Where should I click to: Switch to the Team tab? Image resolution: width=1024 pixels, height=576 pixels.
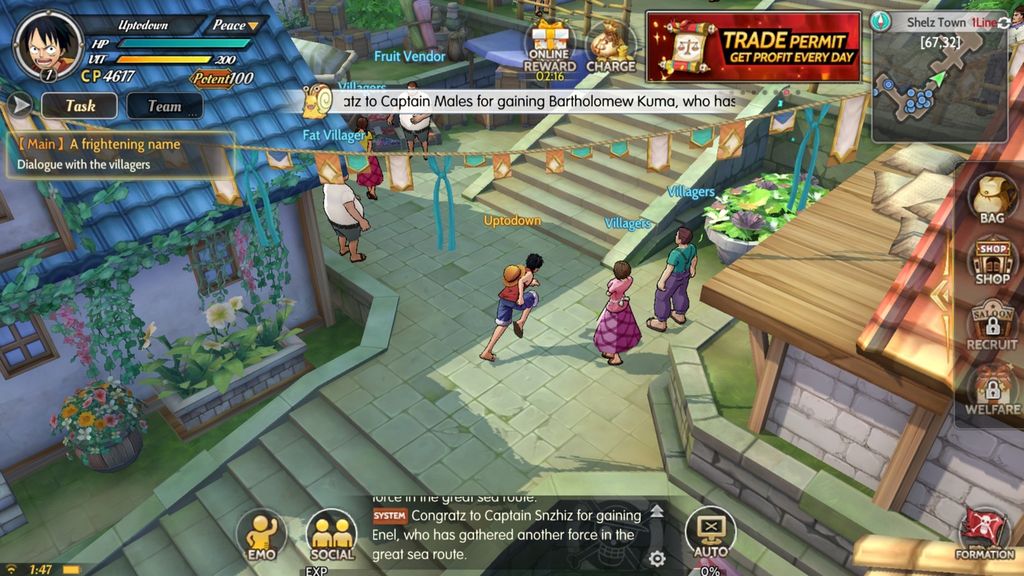tap(164, 105)
